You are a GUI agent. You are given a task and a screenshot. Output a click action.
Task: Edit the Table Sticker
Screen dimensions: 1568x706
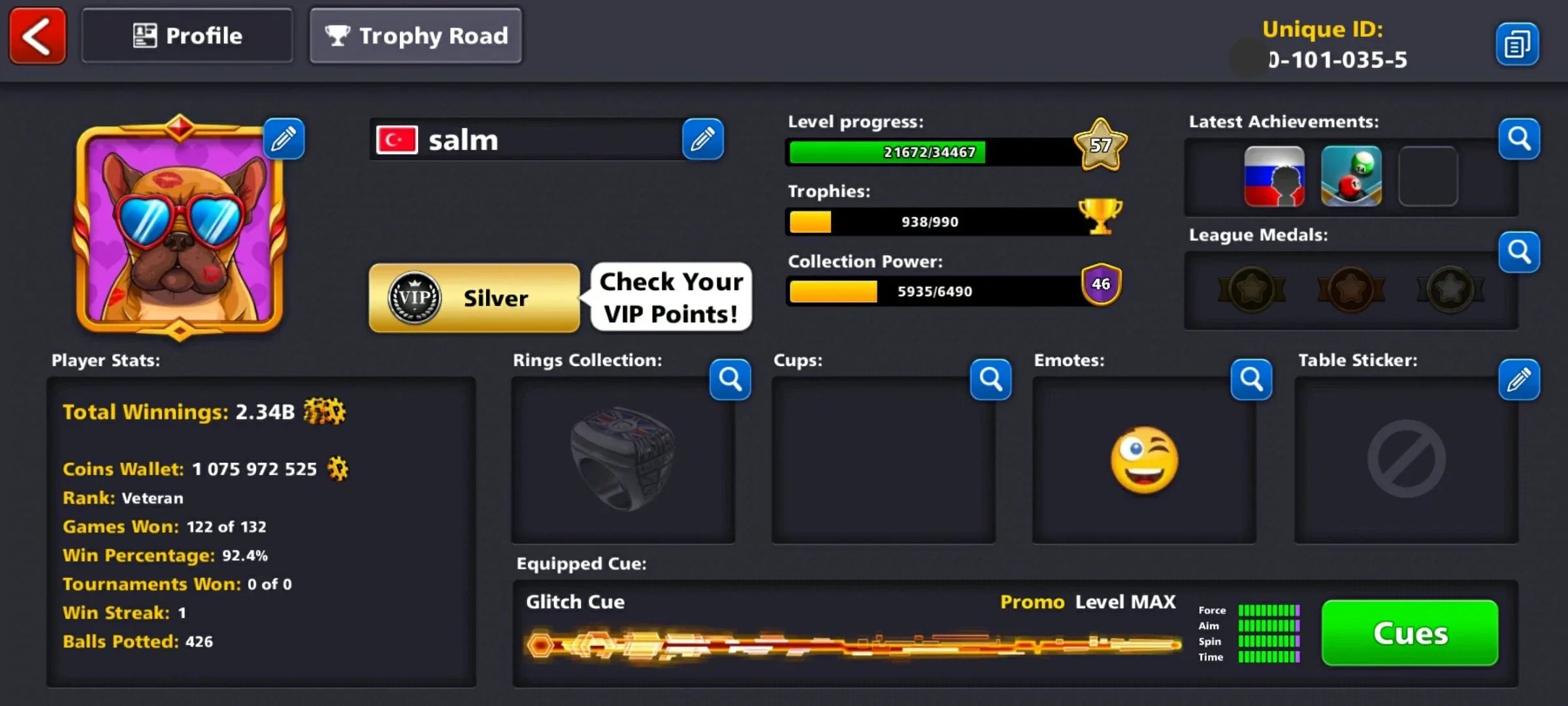[x=1519, y=380]
